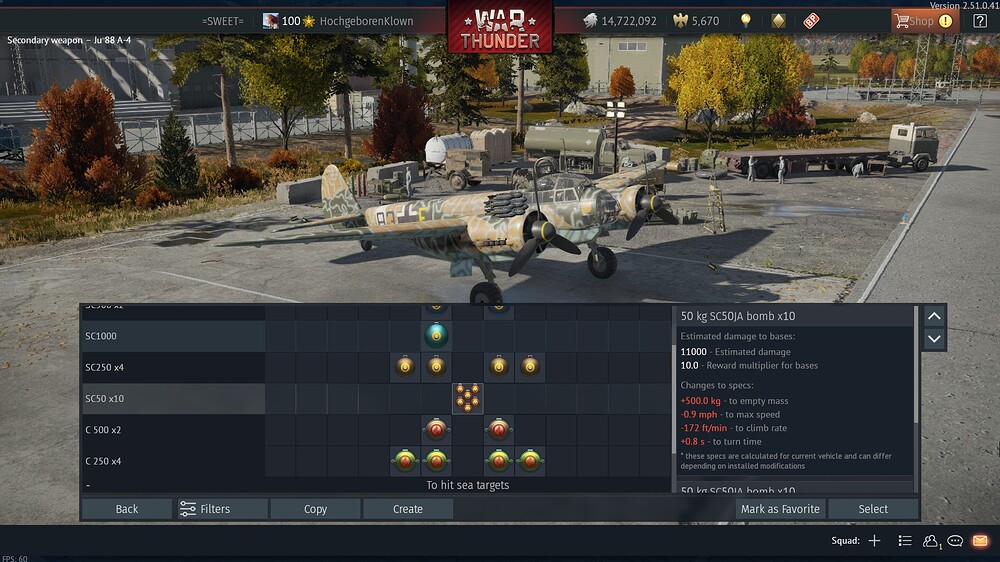
Task: Open the help question mark button
Action: (979, 21)
